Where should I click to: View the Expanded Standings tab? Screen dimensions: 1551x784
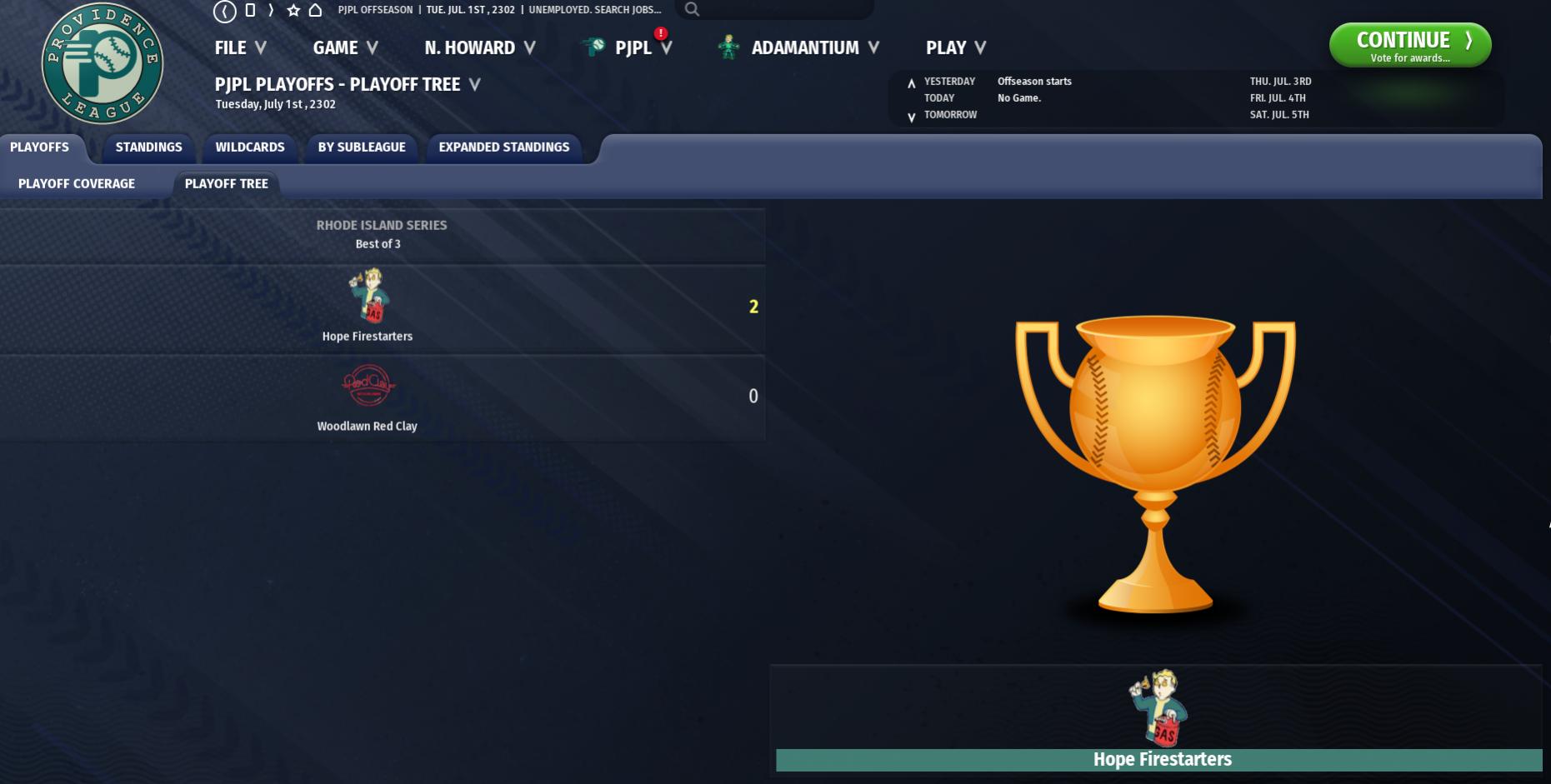tap(504, 147)
